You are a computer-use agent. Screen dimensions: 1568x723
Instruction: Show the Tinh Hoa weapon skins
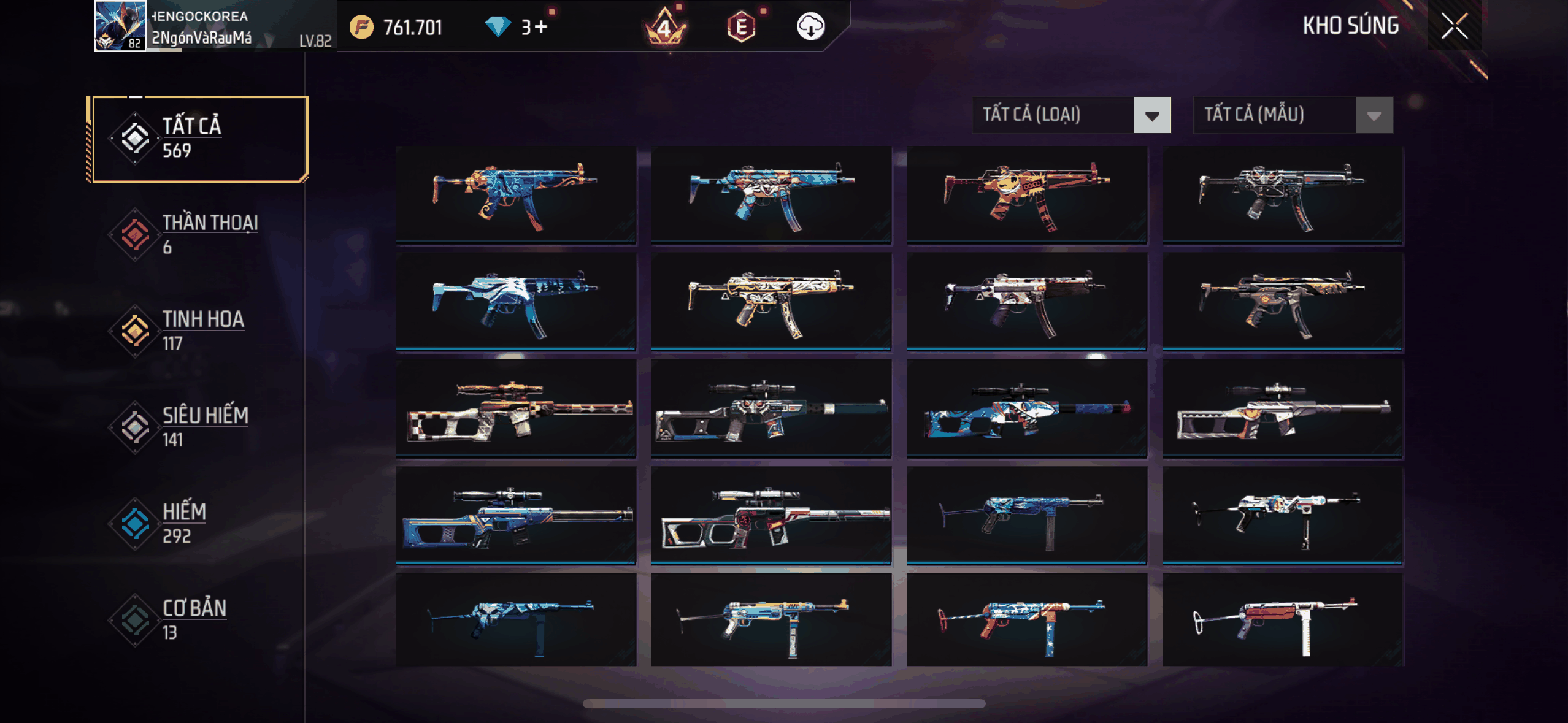tap(199, 331)
